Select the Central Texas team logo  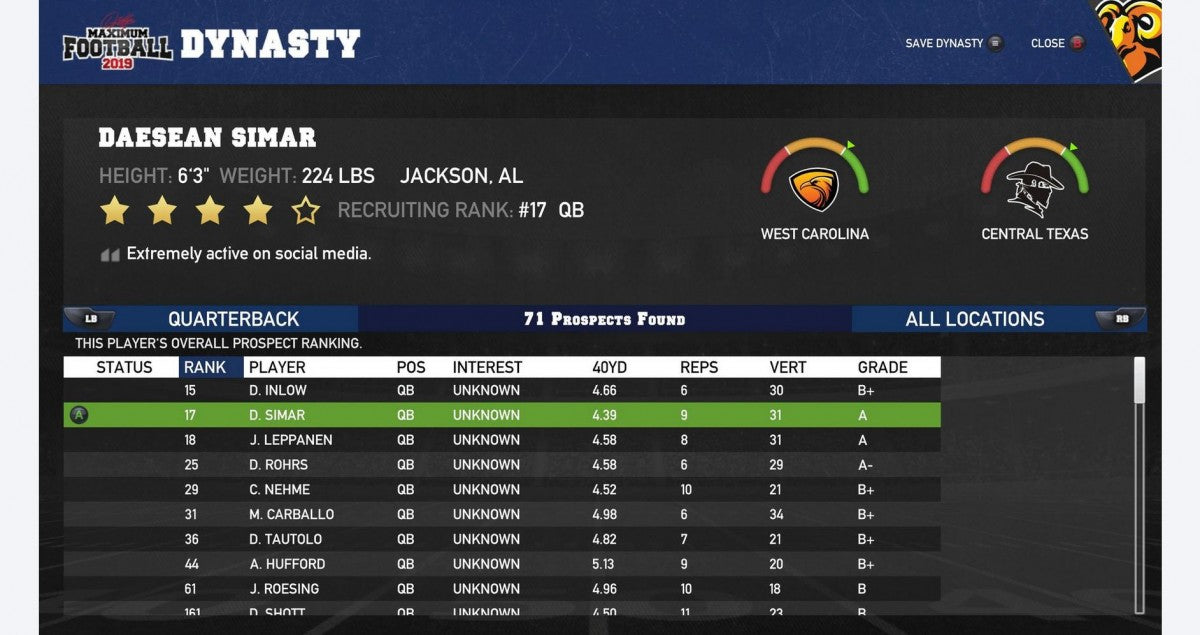pos(1034,188)
